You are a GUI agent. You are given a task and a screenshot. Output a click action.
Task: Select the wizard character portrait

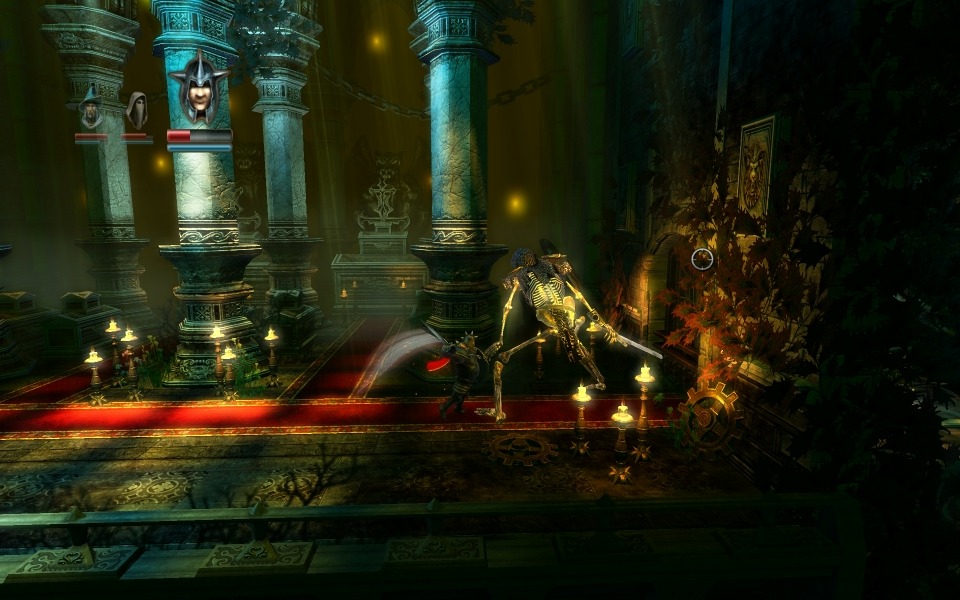(x=91, y=108)
